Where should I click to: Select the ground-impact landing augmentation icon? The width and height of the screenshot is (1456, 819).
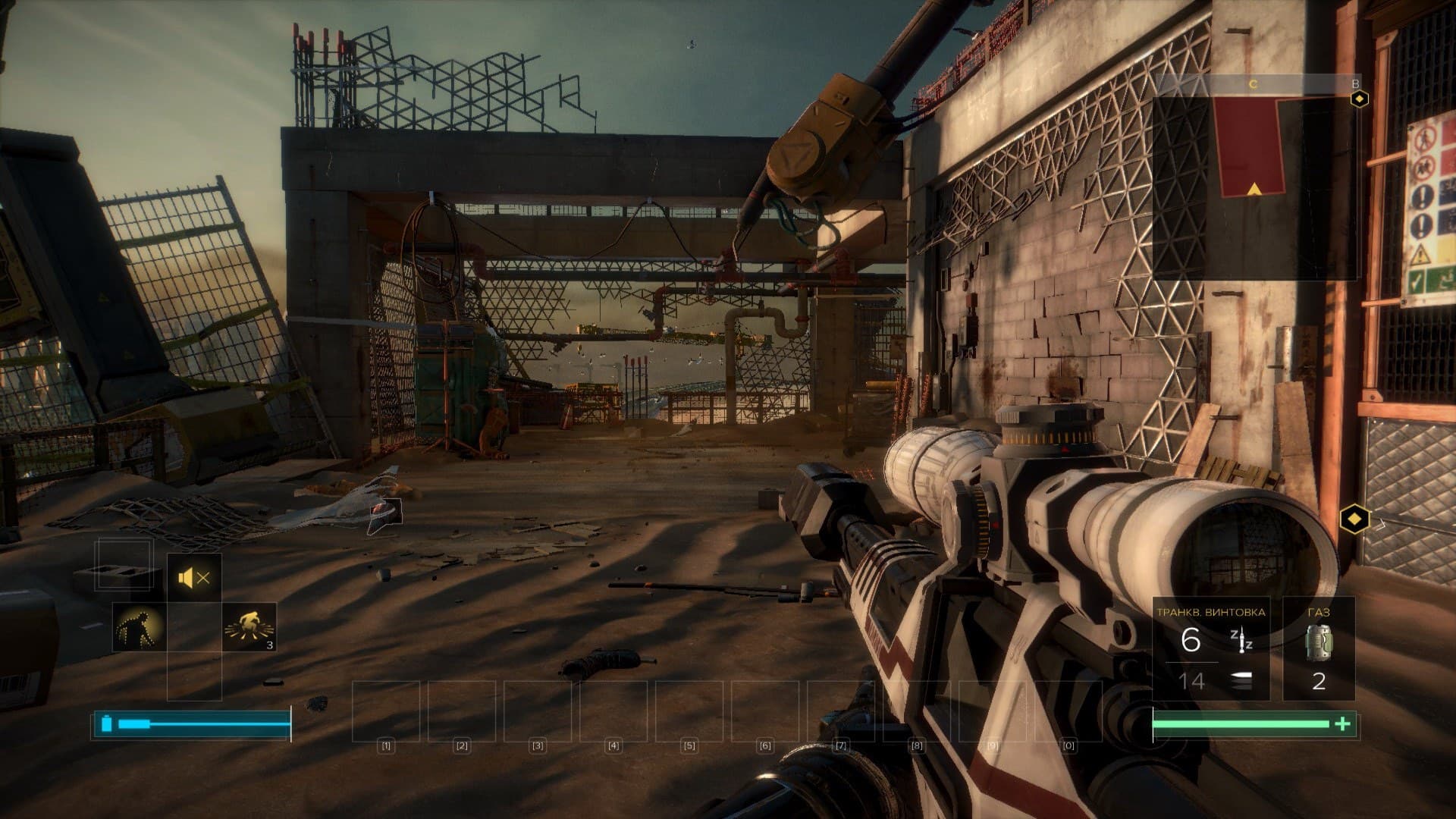[249, 627]
